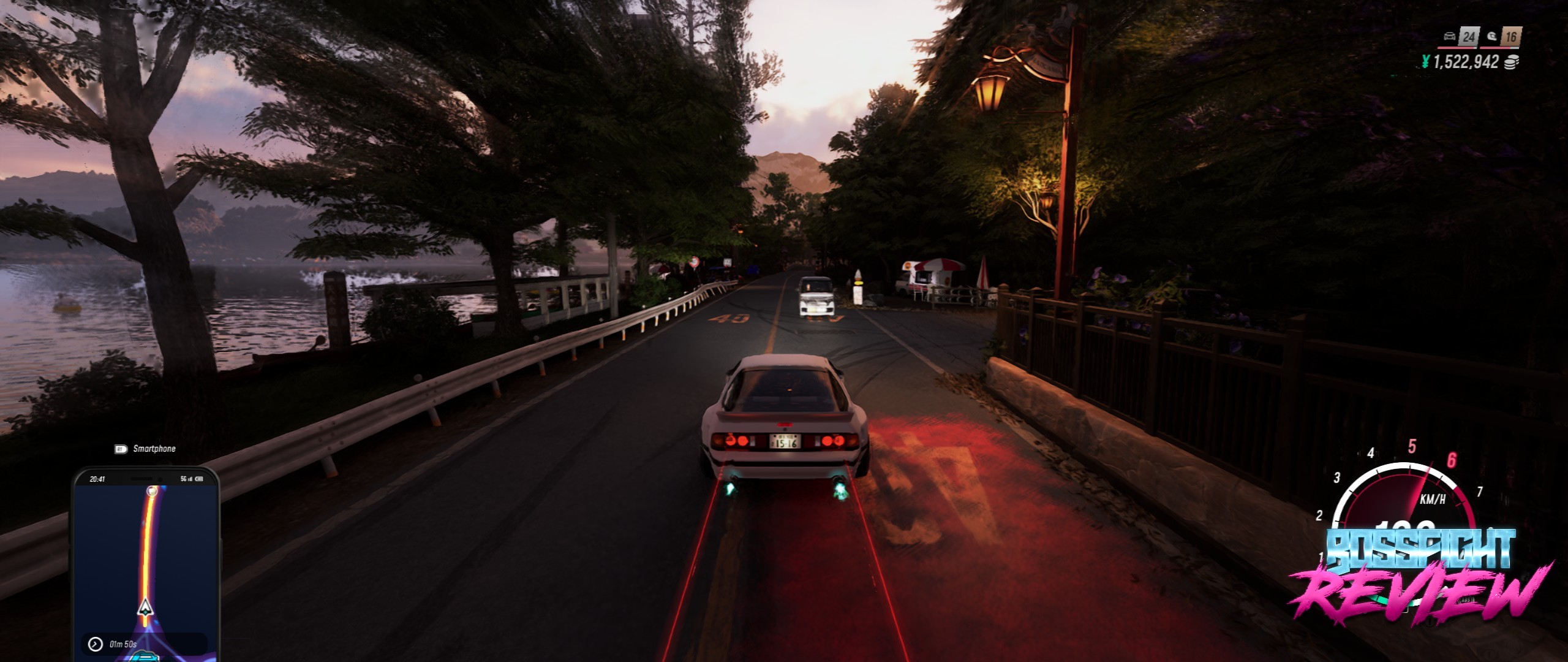Select the destination marker on the GPS route

pyautogui.click(x=153, y=490)
